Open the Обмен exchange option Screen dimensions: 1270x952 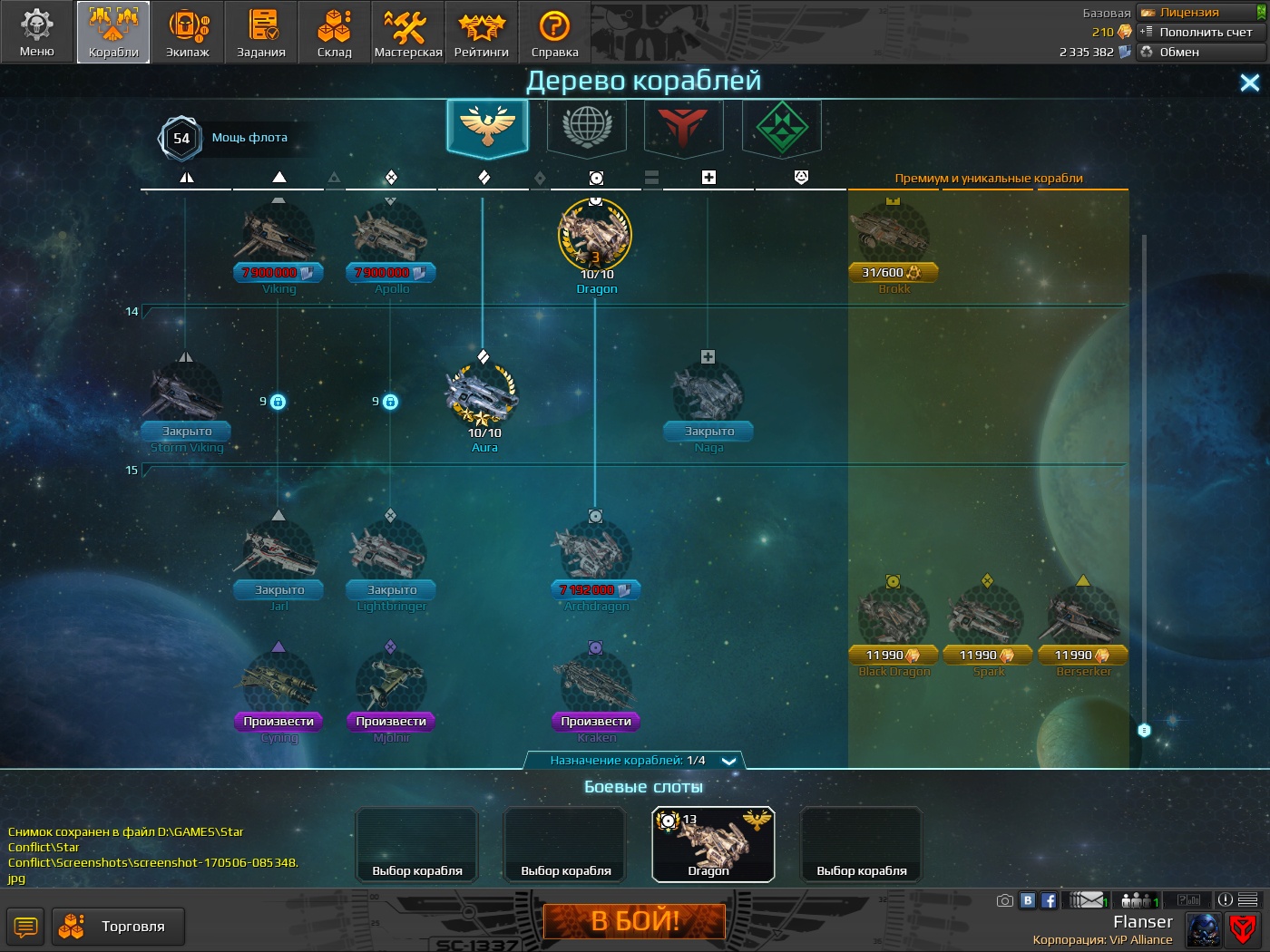point(1201,52)
